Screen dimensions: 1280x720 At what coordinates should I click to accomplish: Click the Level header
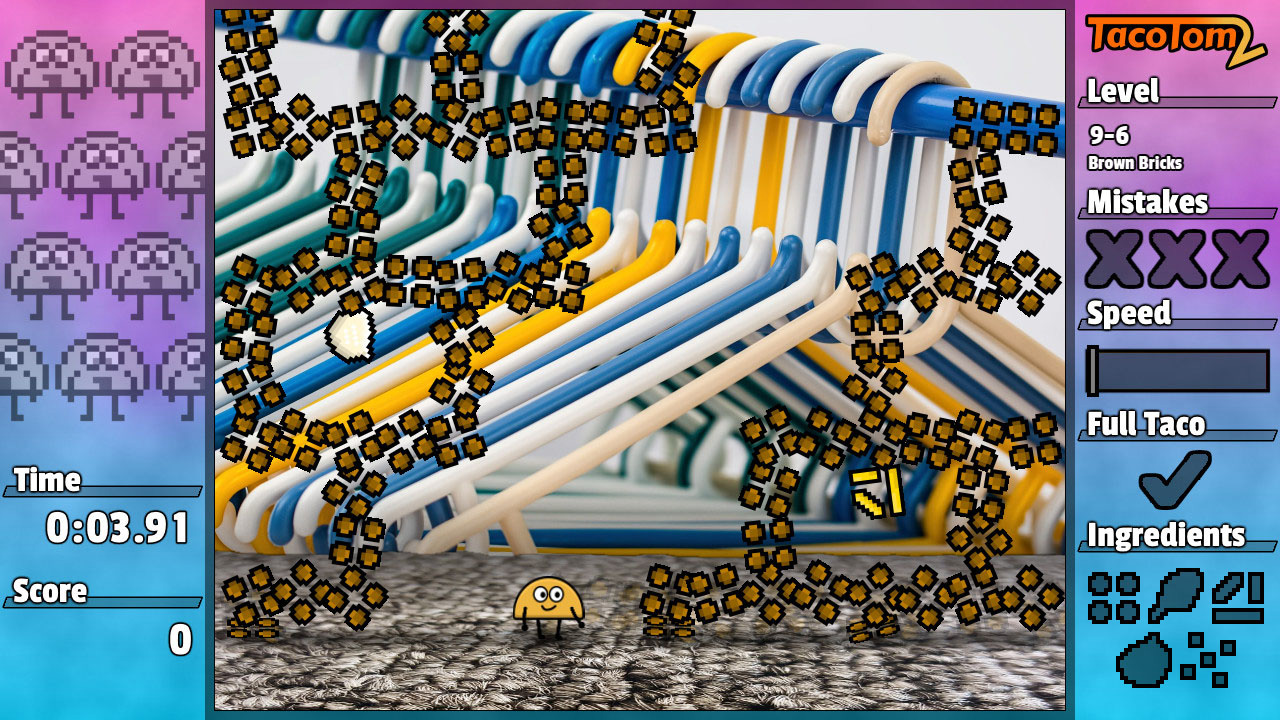(1122, 92)
